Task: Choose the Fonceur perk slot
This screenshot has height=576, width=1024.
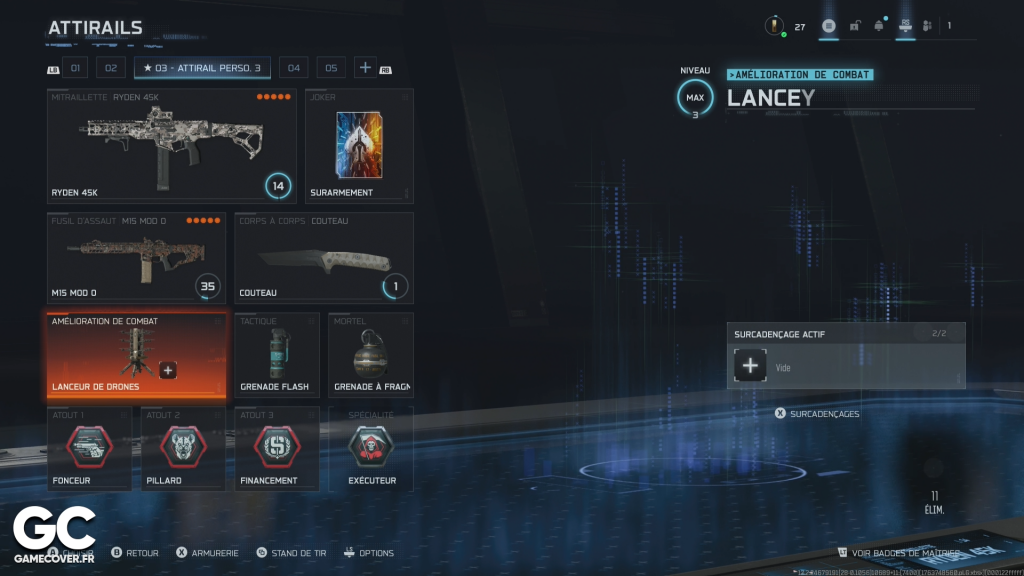Action: pyautogui.click(x=89, y=449)
